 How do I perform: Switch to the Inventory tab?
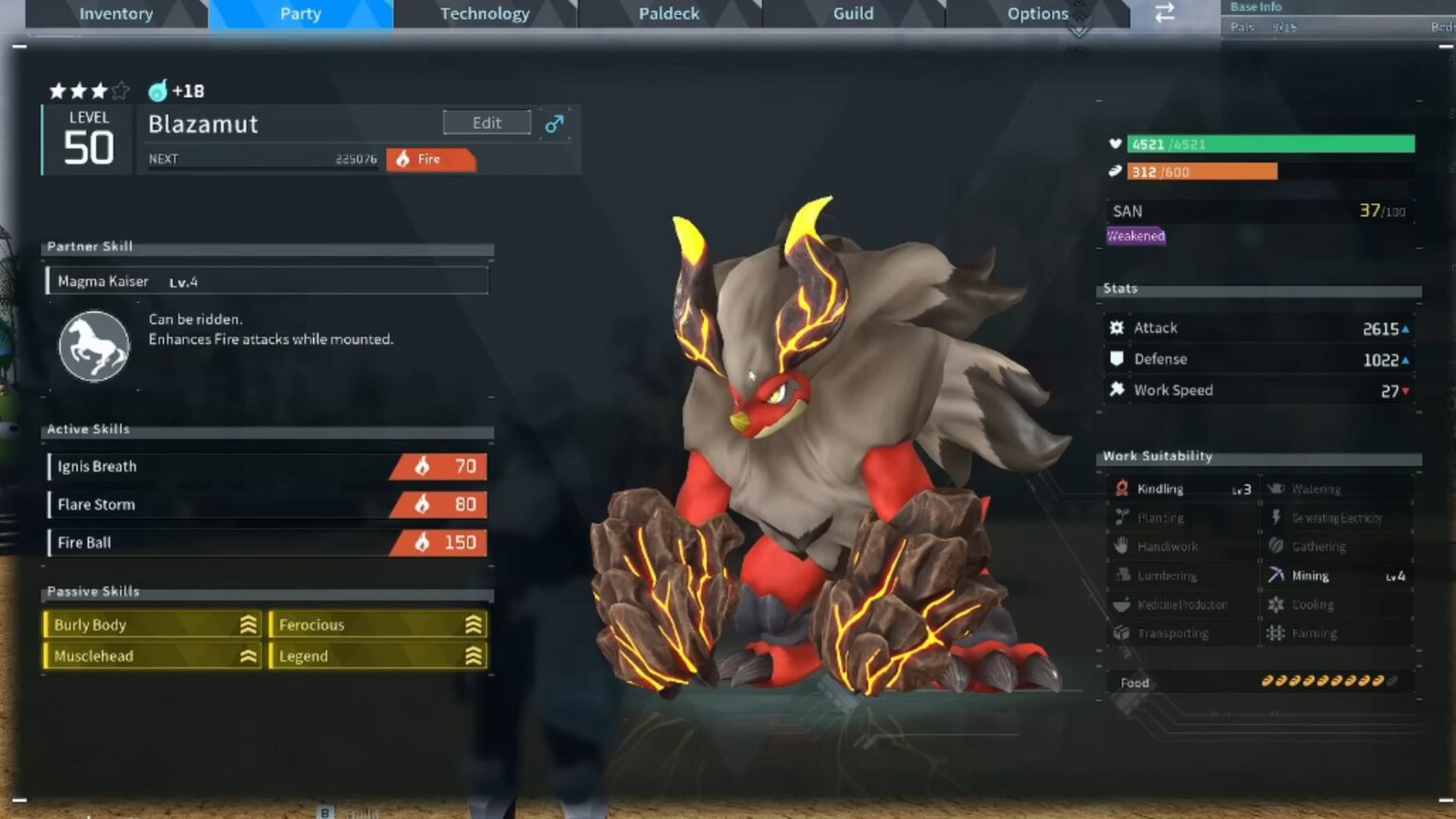pos(116,13)
